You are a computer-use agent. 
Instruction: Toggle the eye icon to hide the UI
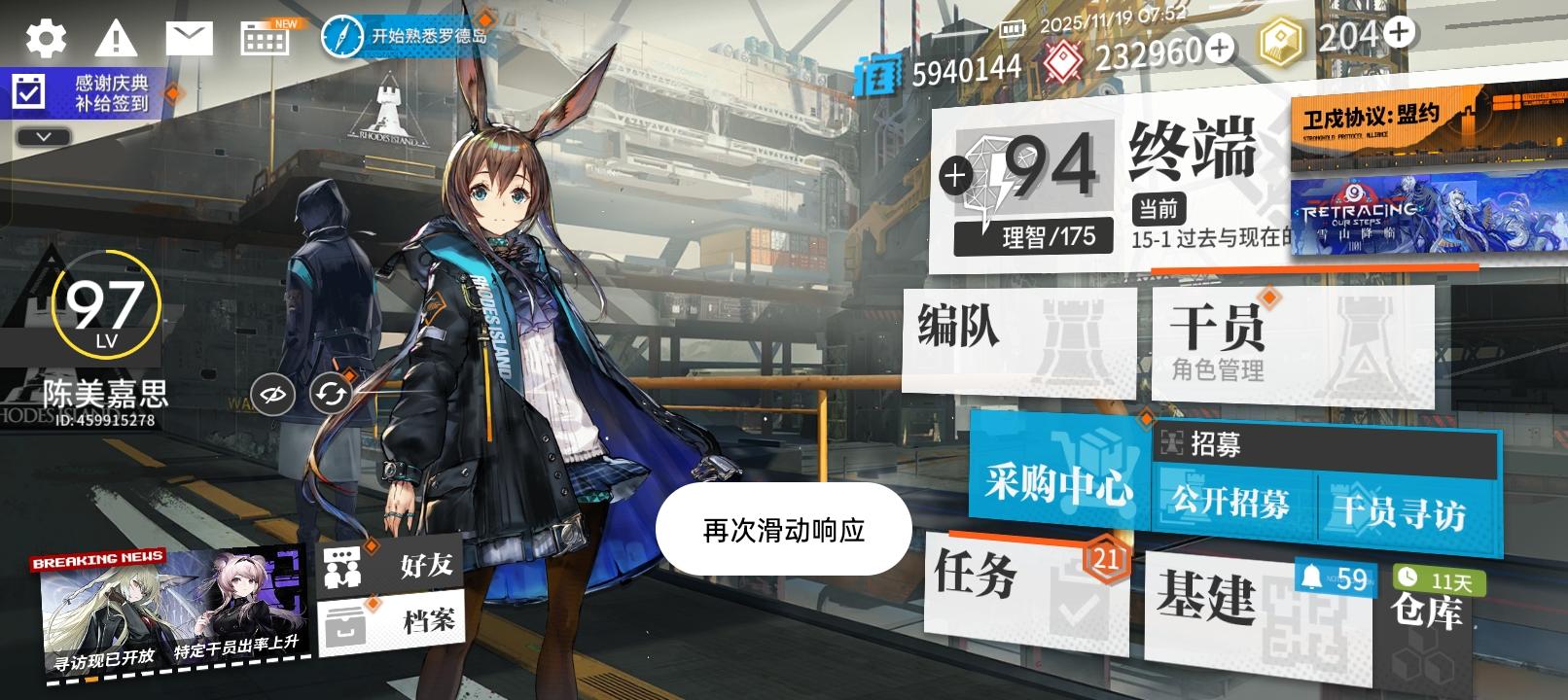[274, 394]
